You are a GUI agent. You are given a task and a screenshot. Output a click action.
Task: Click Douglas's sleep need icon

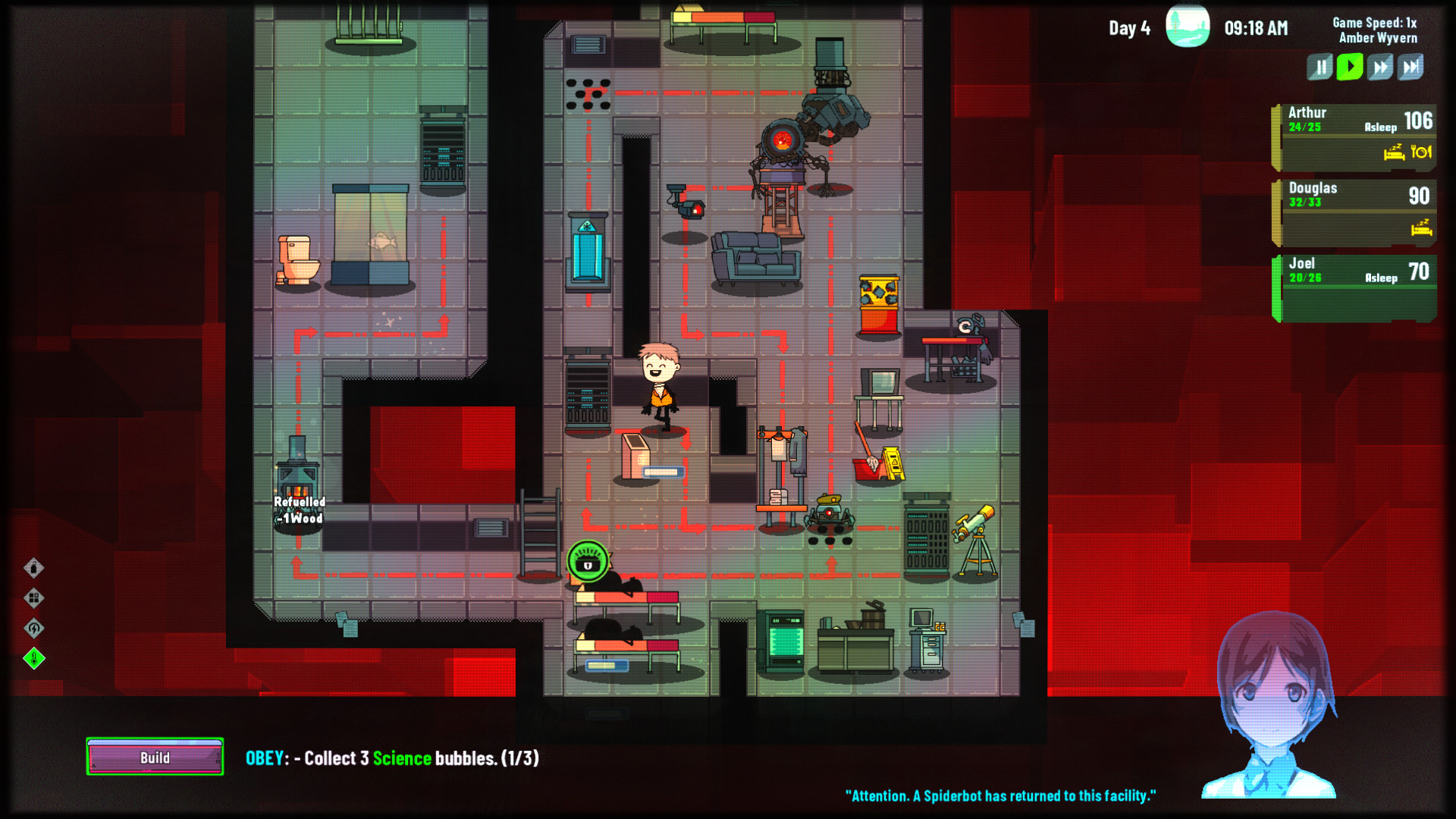(1421, 229)
